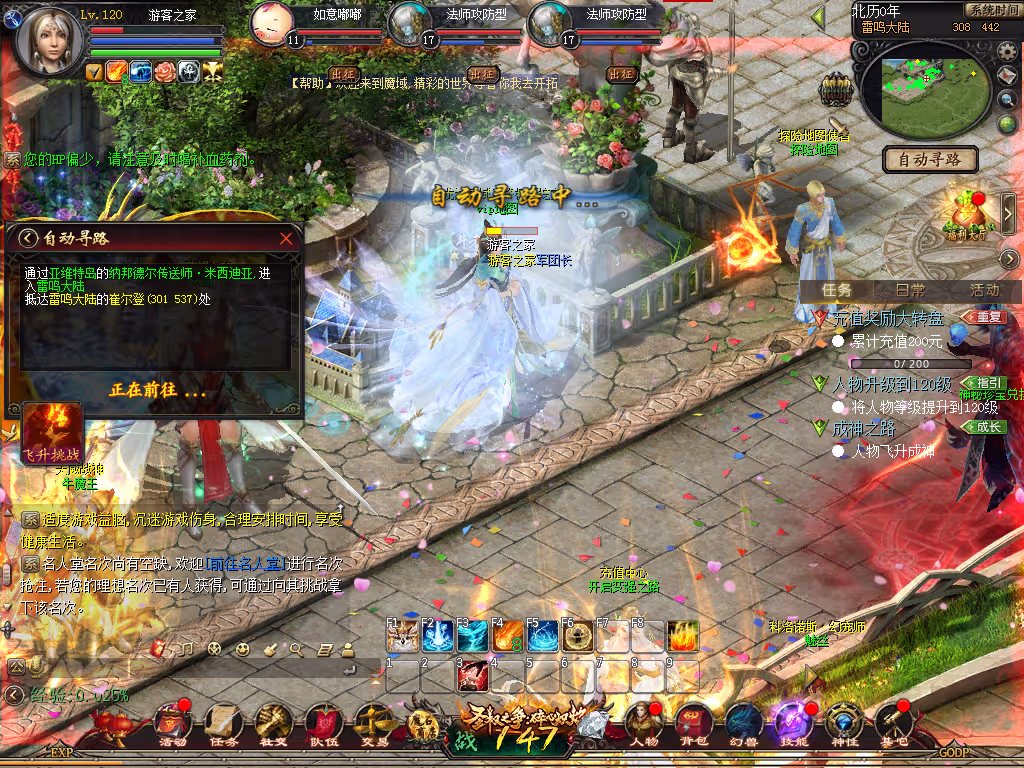Open the world globe icon beside minimap
Screen dimensions: 1024x768
1007,124
